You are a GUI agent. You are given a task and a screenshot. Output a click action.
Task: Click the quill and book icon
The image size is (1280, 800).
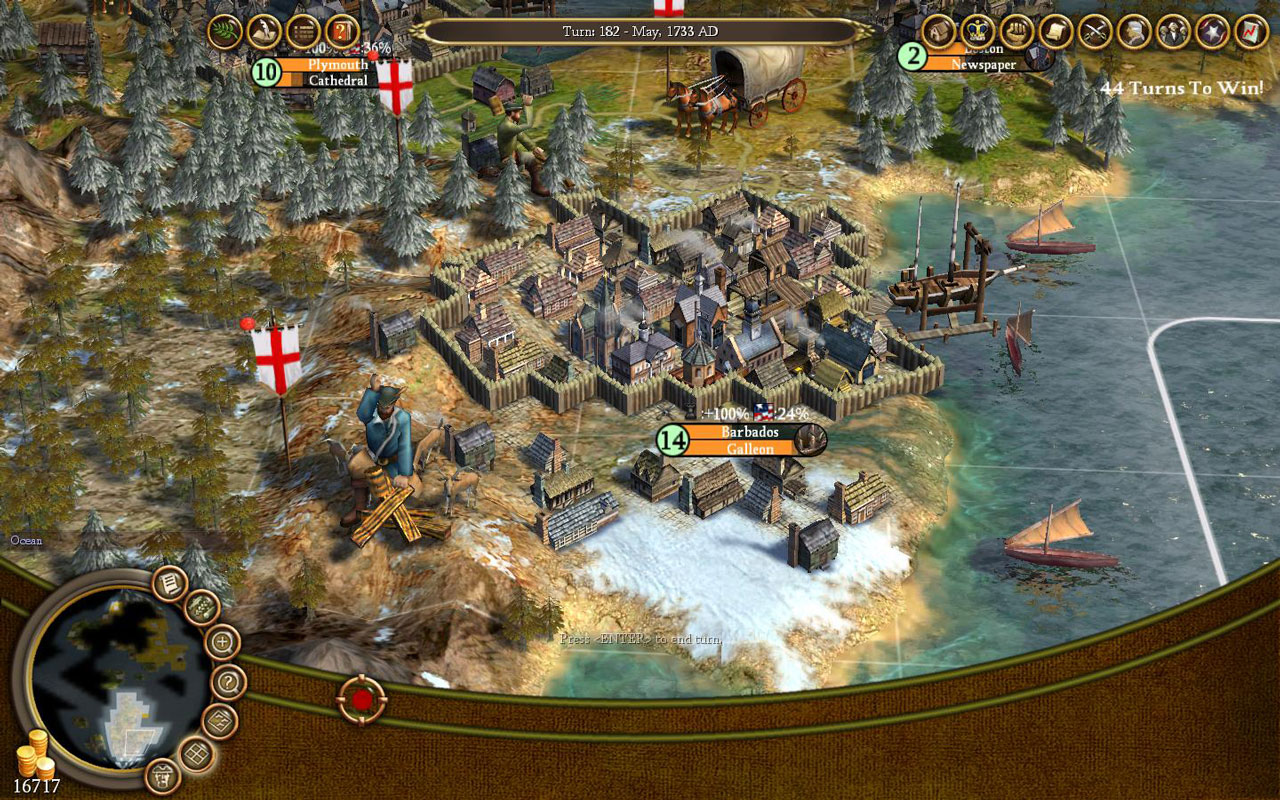[x=264, y=31]
